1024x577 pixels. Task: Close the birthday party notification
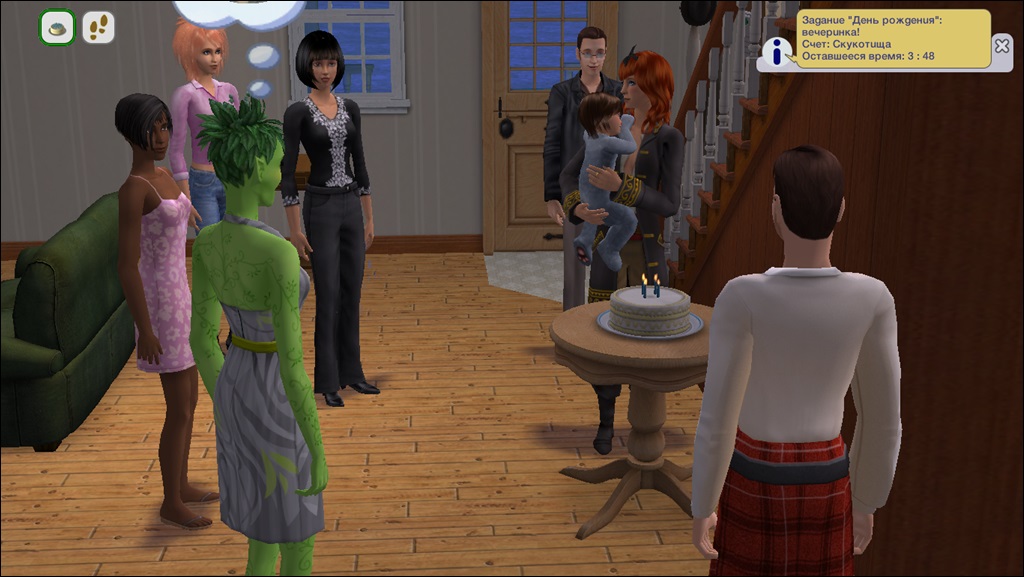(x=1002, y=45)
